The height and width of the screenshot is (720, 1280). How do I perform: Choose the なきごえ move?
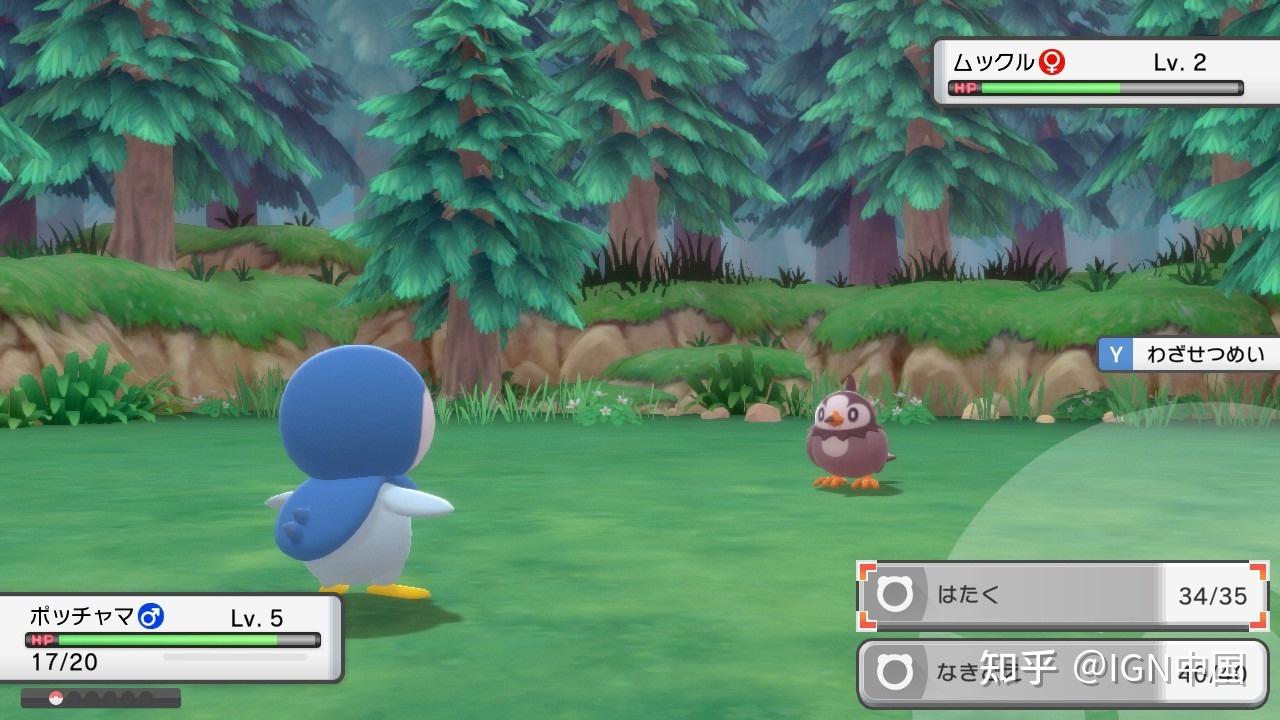click(1062, 673)
